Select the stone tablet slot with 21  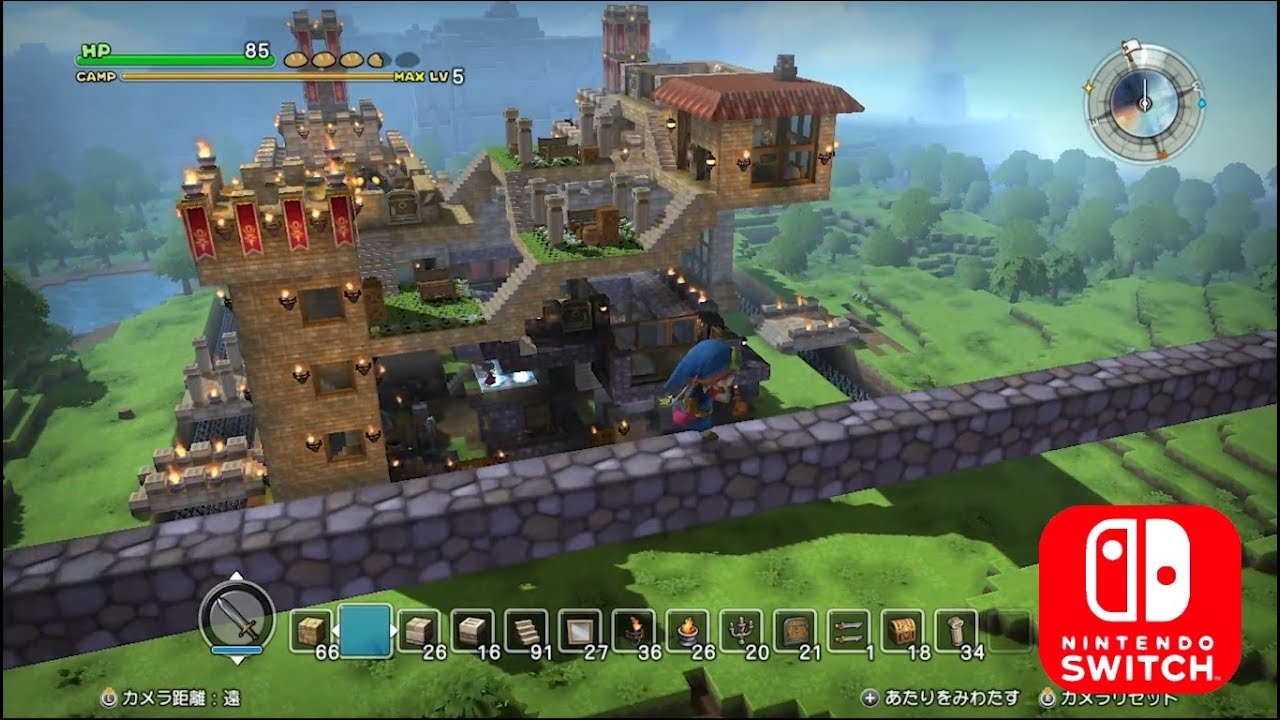[x=796, y=632]
